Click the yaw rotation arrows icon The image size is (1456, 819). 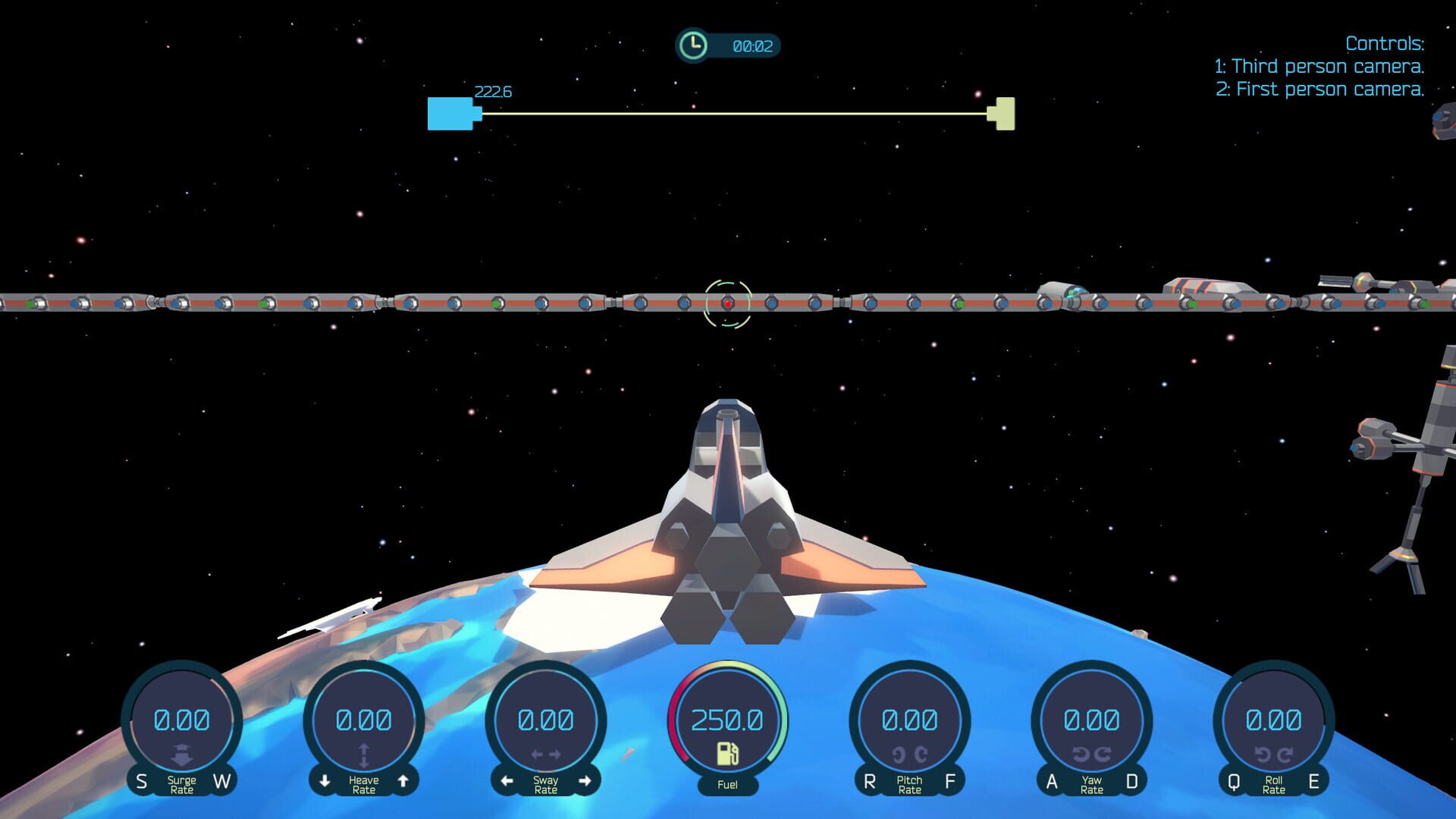(1091, 754)
